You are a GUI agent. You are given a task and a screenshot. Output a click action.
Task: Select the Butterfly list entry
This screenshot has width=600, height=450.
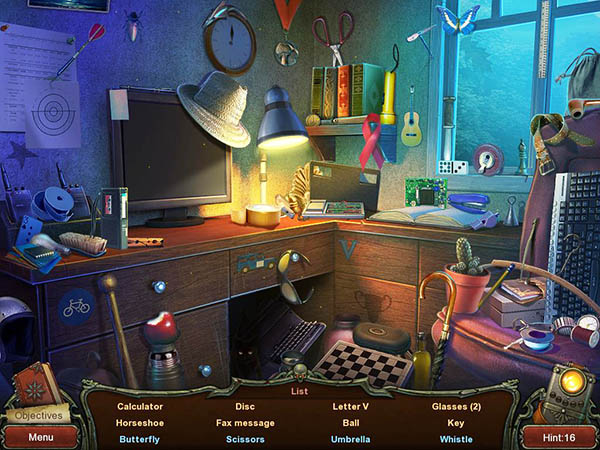click(x=139, y=439)
